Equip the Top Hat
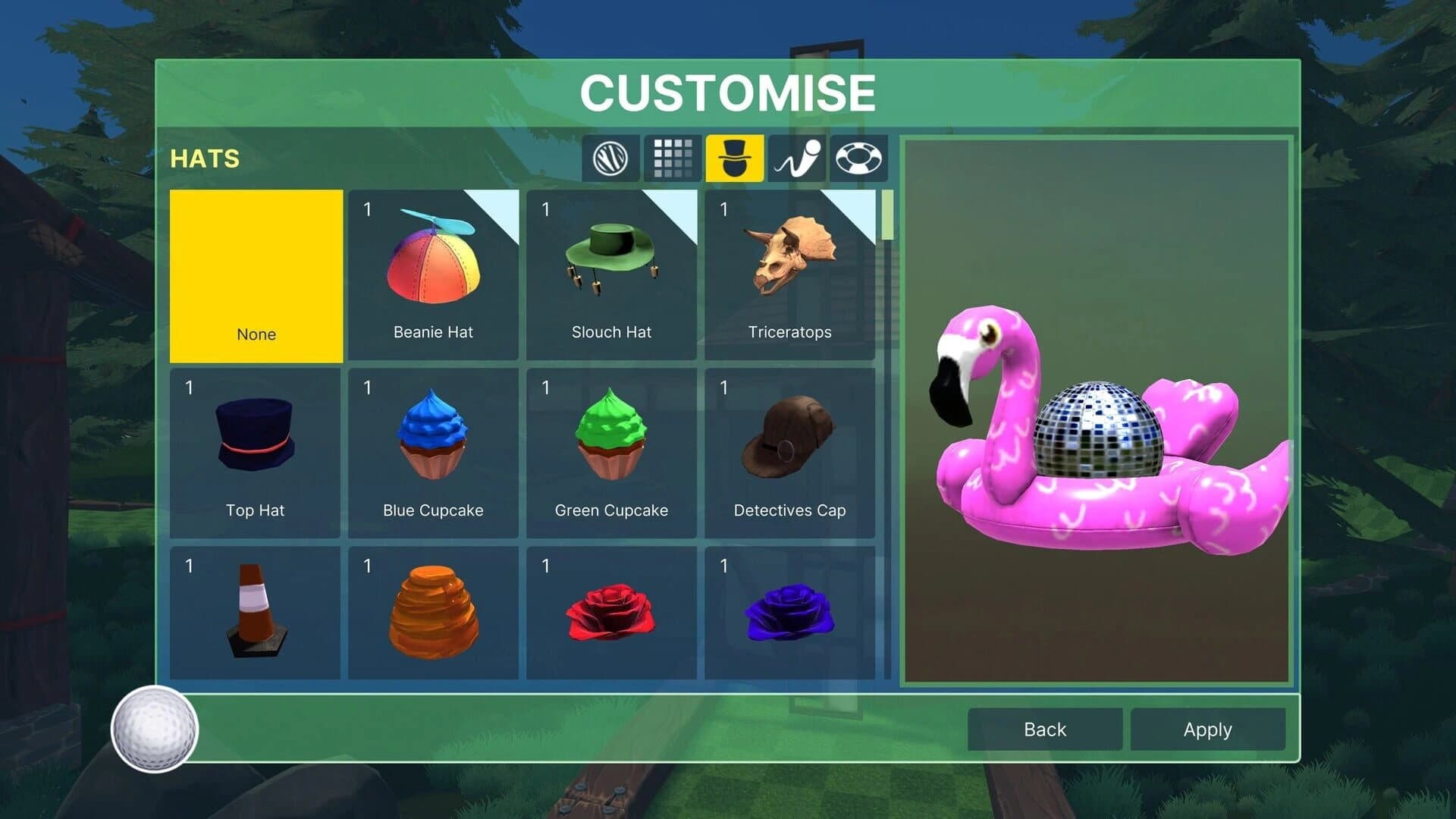This screenshot has height=819, width=1456. [x=256, y=451]
